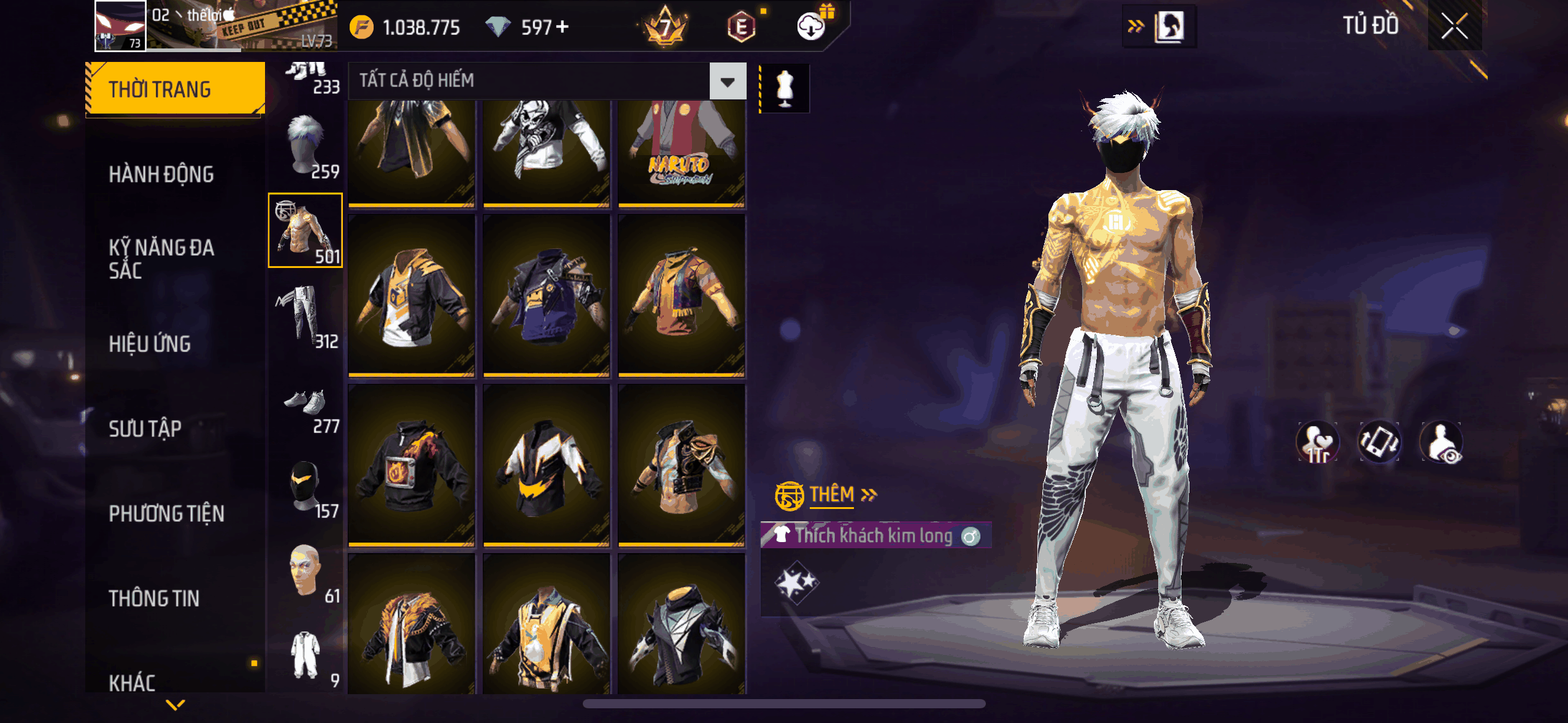Open the cloud download icon with gift
Image resolution: width=1568 pixels, height=723 pixels.
[812, 26]
